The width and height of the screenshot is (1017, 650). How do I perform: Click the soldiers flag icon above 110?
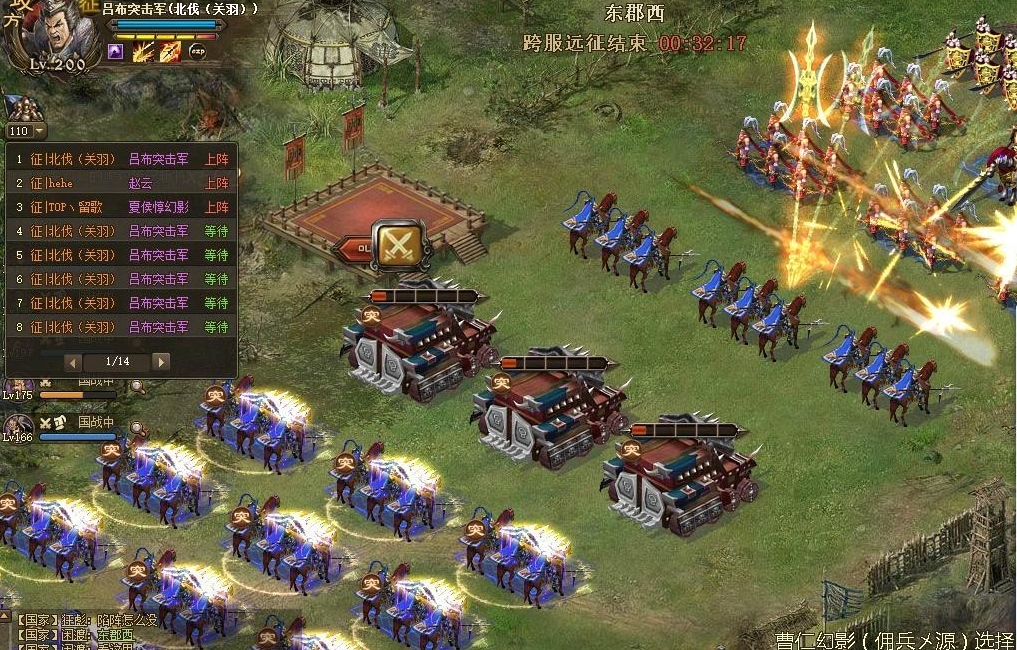[x=24, y=109]
